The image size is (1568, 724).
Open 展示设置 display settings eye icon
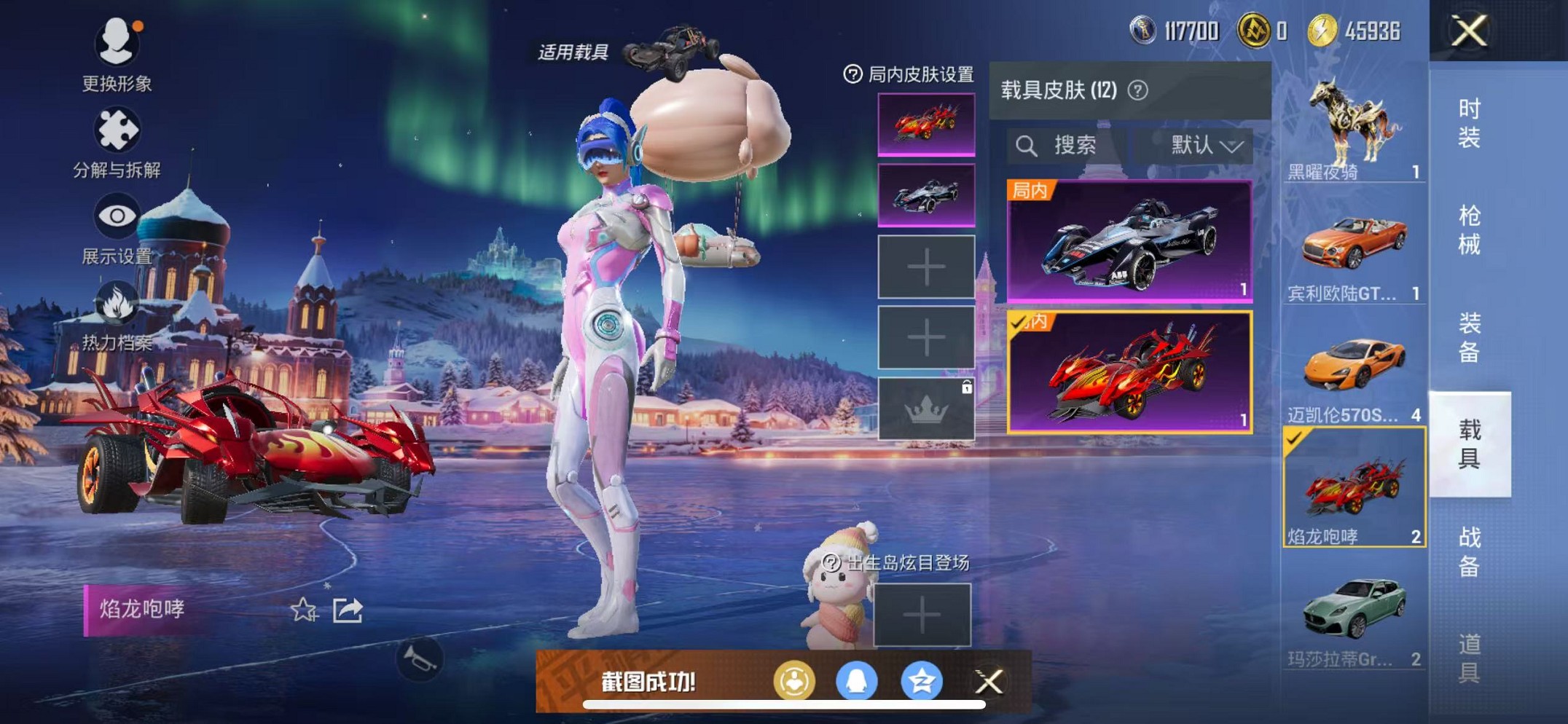117,215
